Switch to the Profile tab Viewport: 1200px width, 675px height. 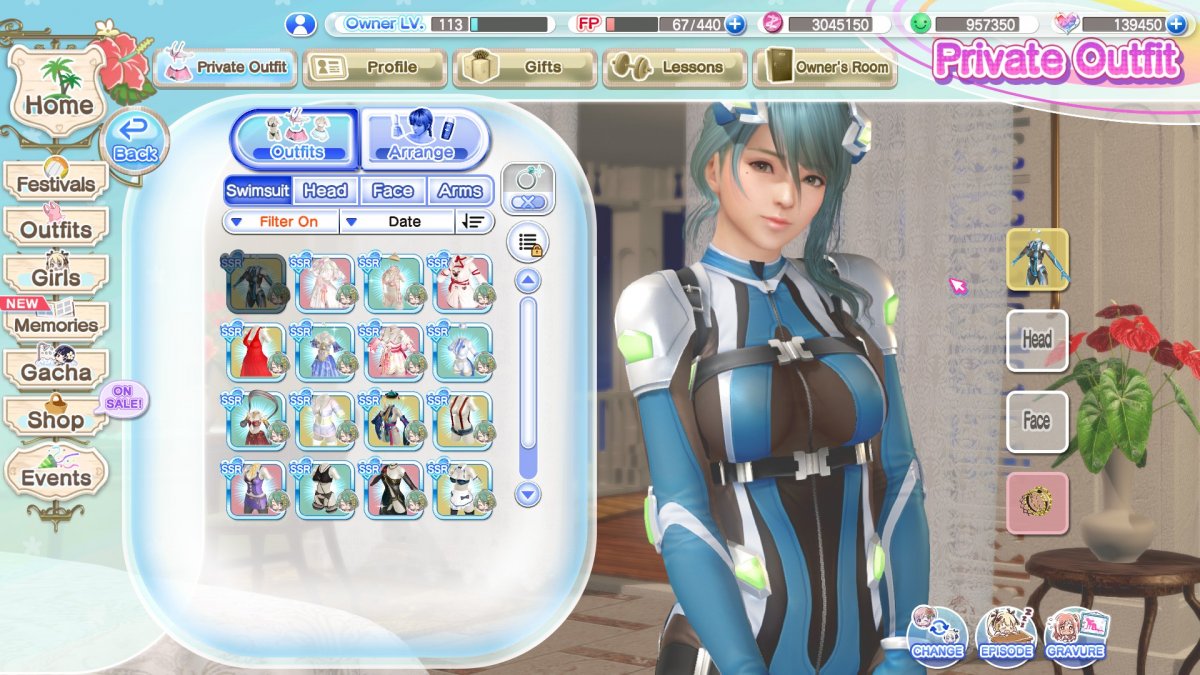374,67
